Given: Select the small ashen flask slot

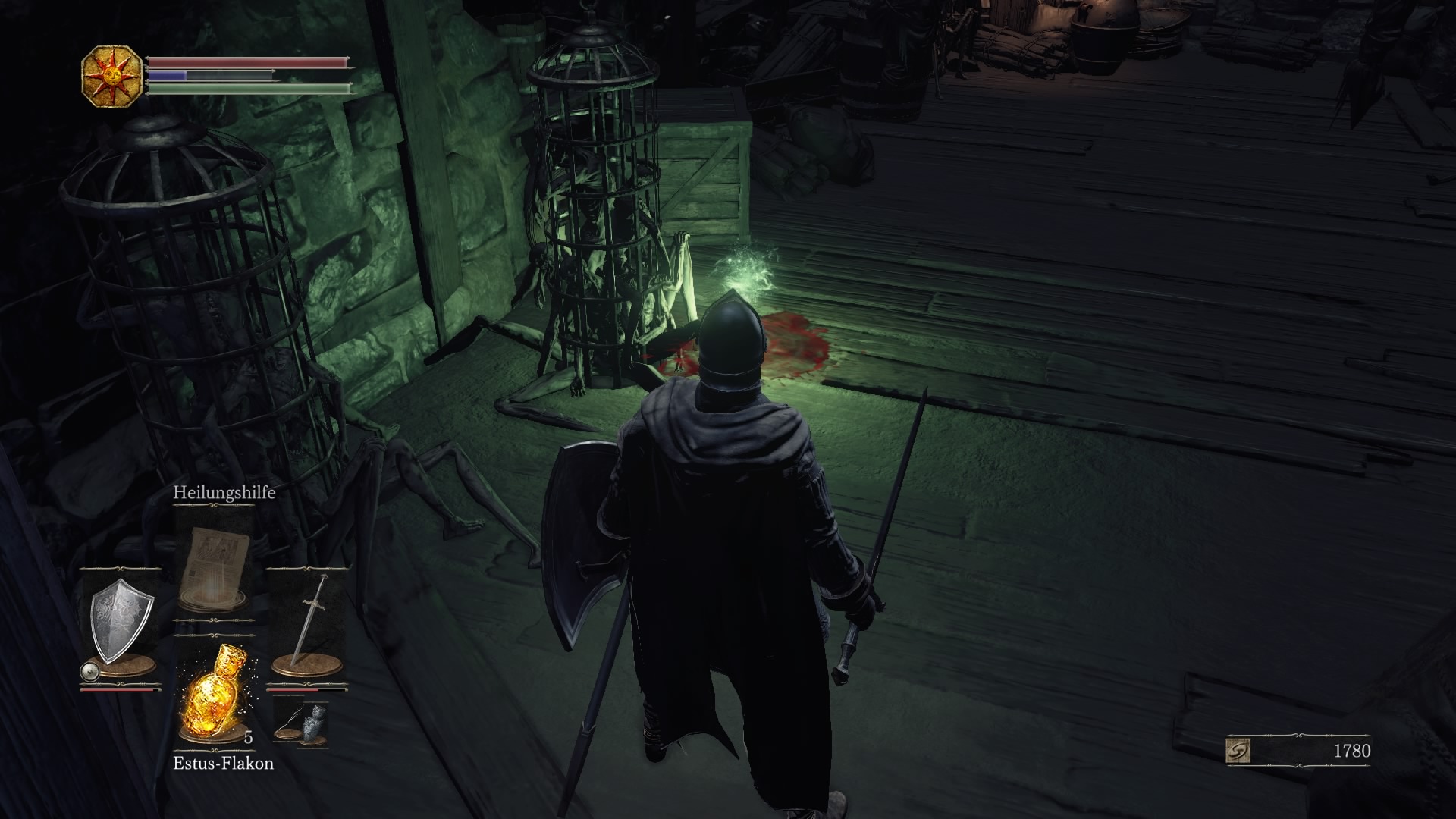Looking at the screenshot, I should coord(314,723).
